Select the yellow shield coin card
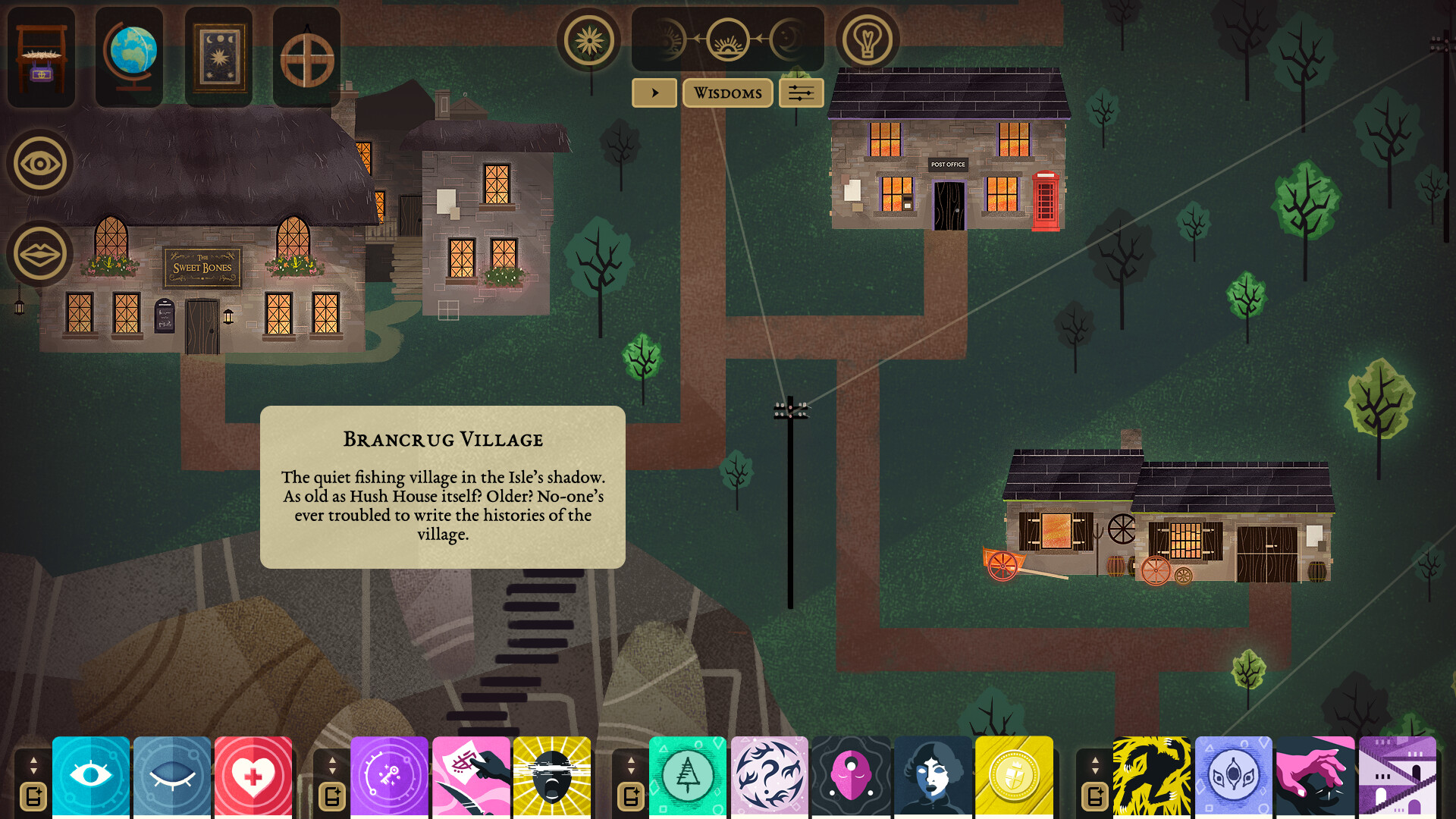This screenshot has height=819, width=1456. tap(1014, 777)
